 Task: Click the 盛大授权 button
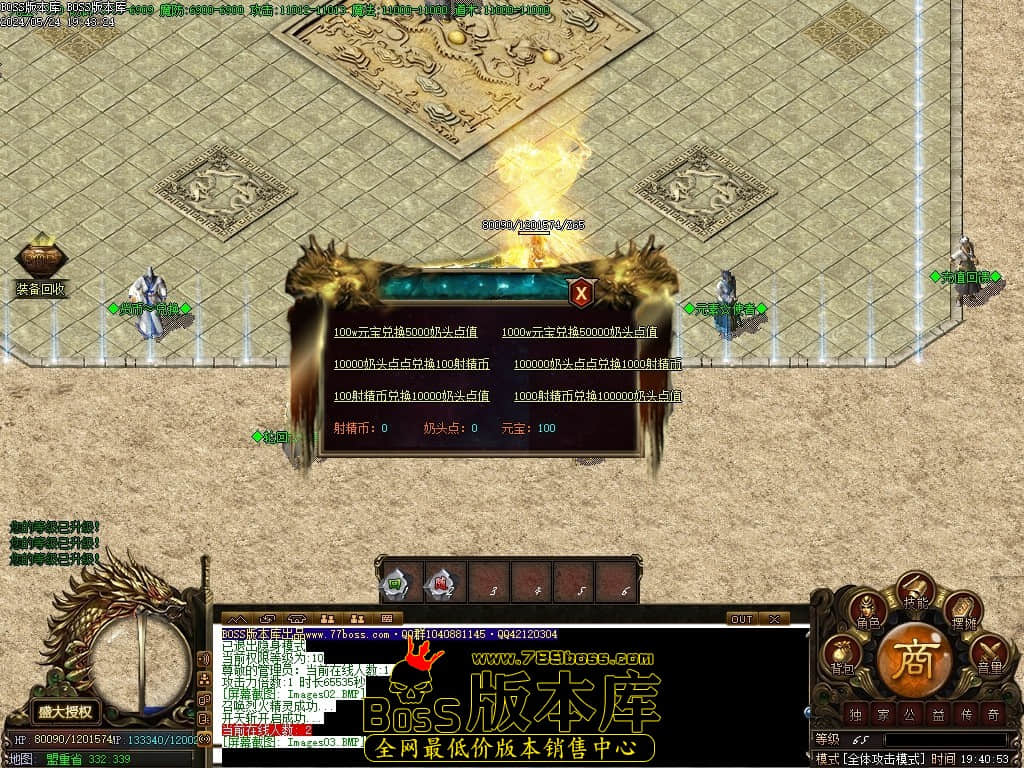(x=64, y=712)
